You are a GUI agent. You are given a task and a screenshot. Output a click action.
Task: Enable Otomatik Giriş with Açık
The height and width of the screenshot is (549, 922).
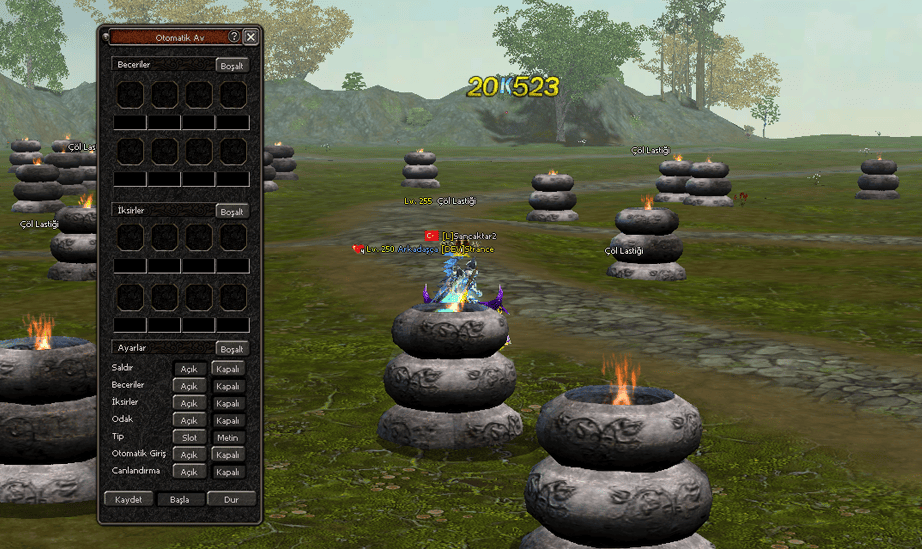coord(189,455)
